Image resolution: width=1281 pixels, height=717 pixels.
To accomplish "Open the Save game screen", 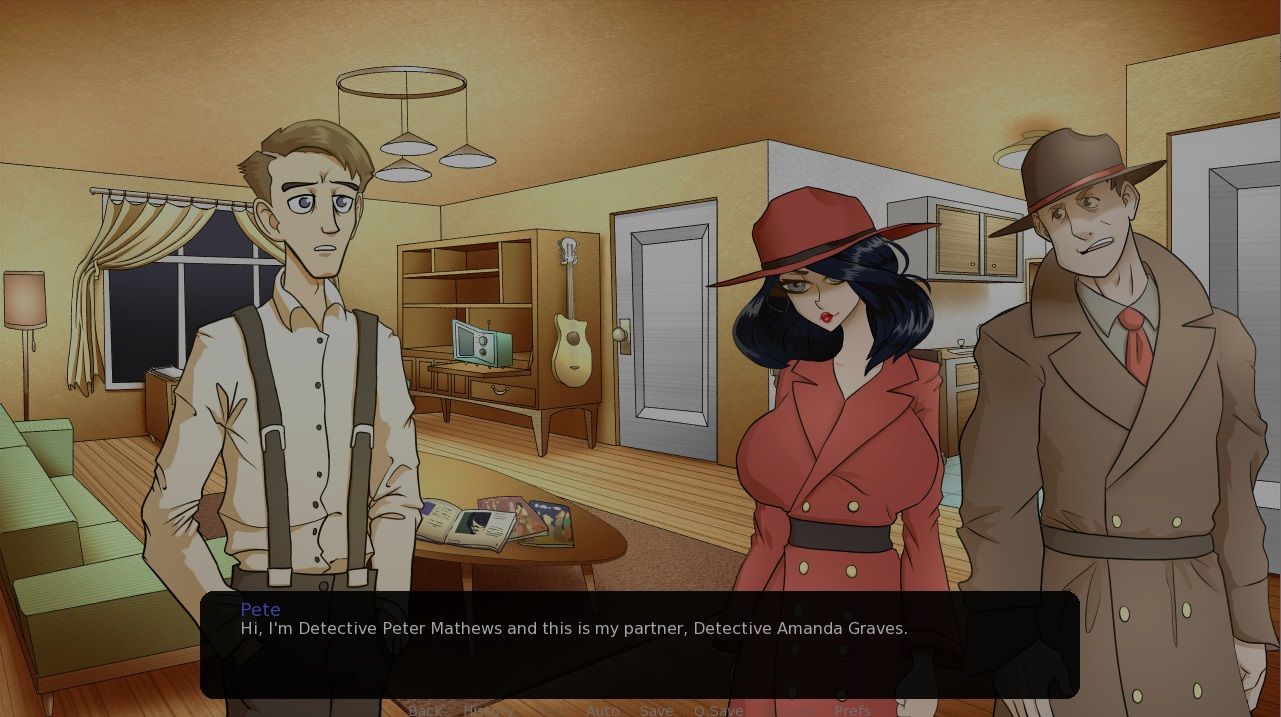I will [656, 710].
